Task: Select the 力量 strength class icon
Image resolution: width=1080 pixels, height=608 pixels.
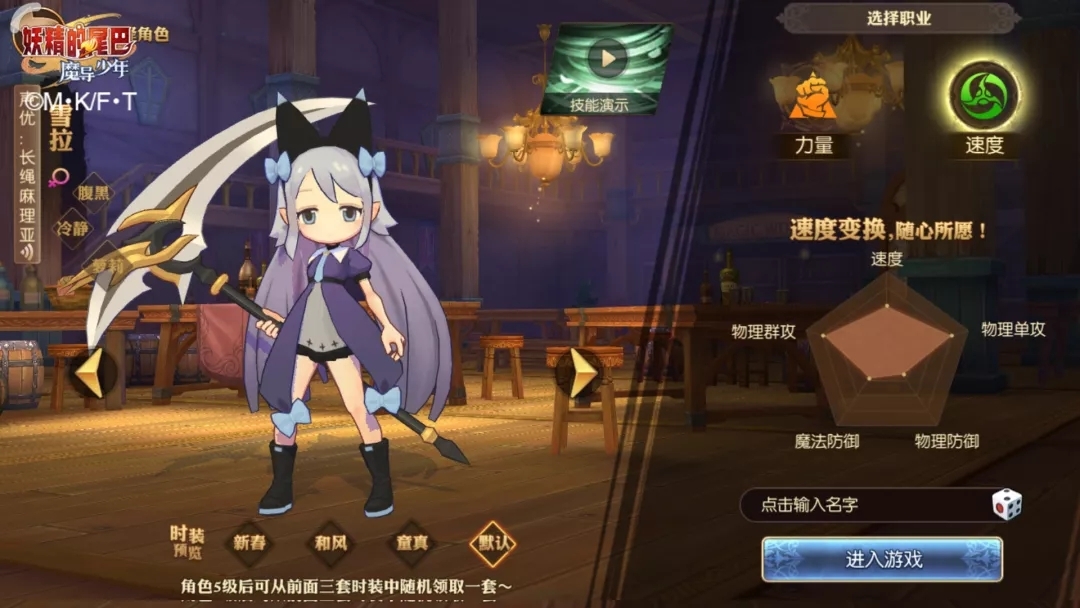Action: (813, 98)
